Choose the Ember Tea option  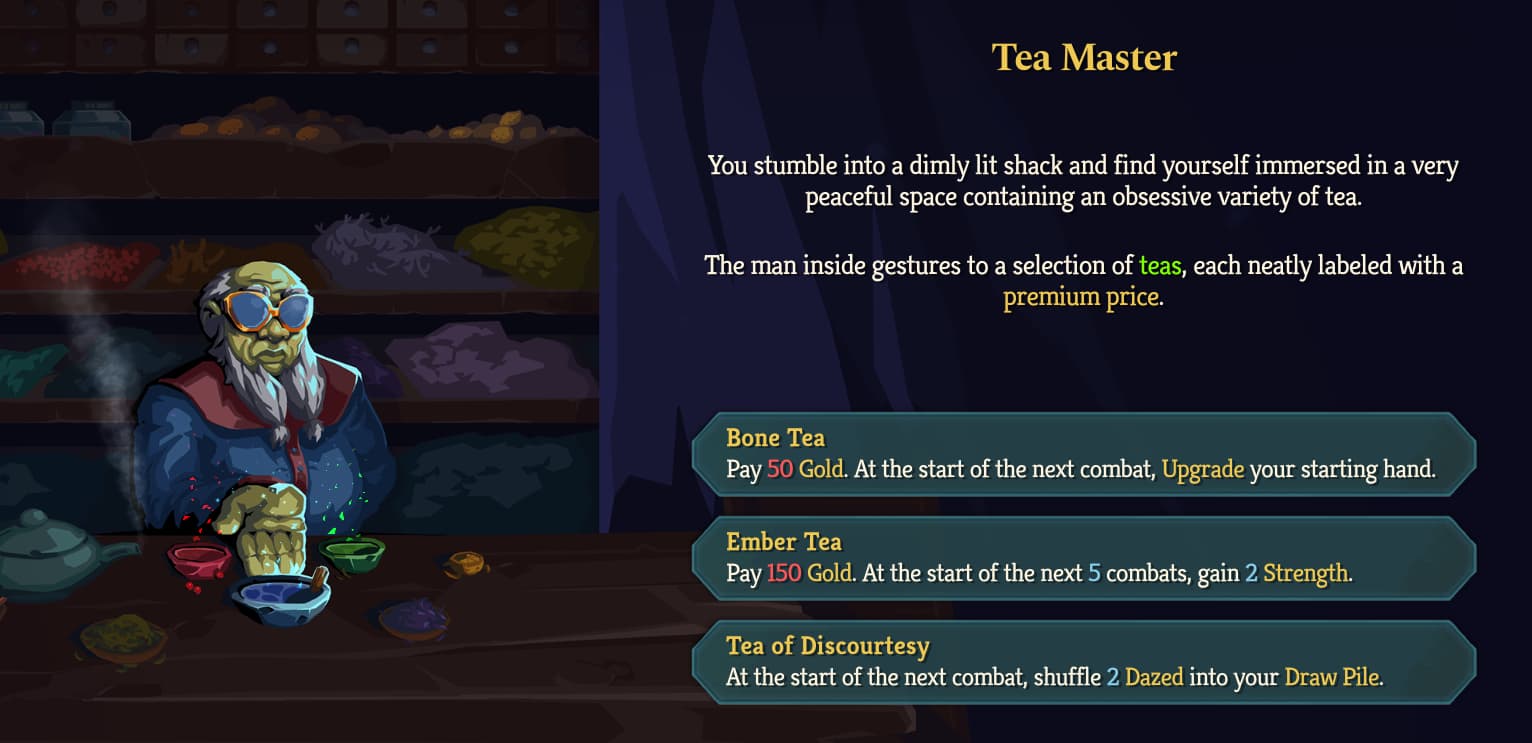pyautogui.click(x=1085, y=557)
